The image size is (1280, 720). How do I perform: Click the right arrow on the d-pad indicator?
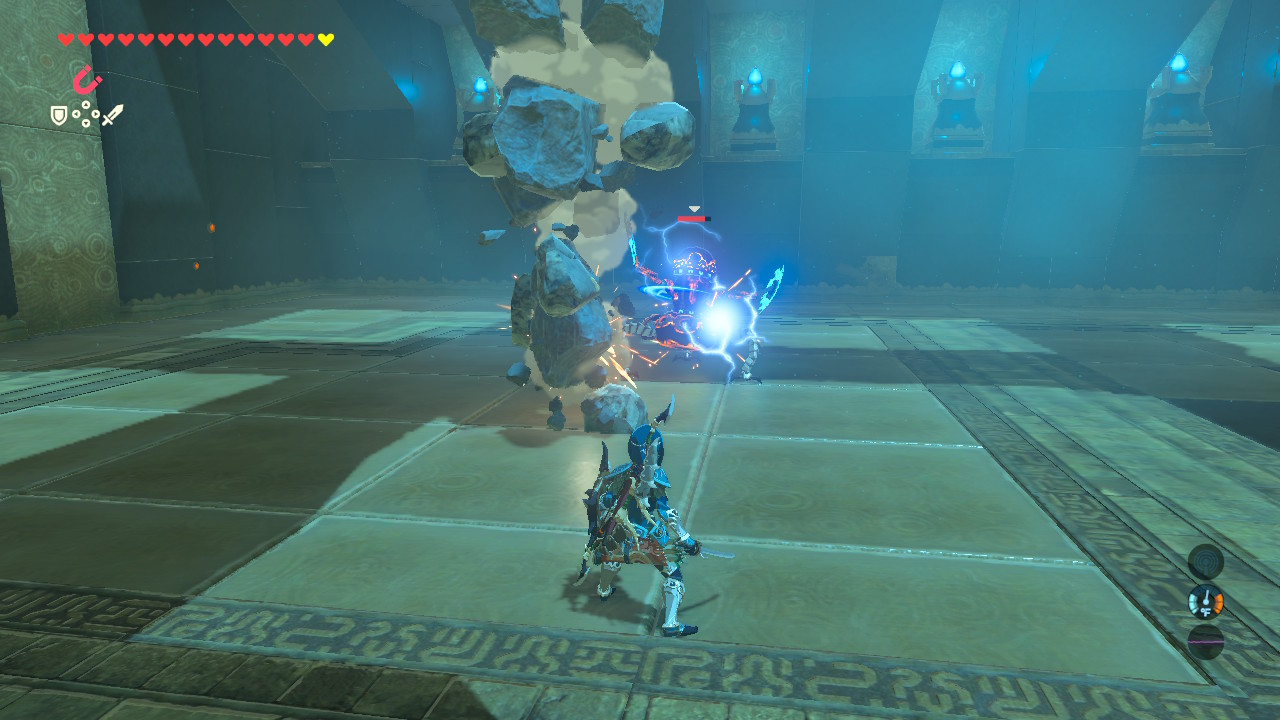click(x=95, y=114)
